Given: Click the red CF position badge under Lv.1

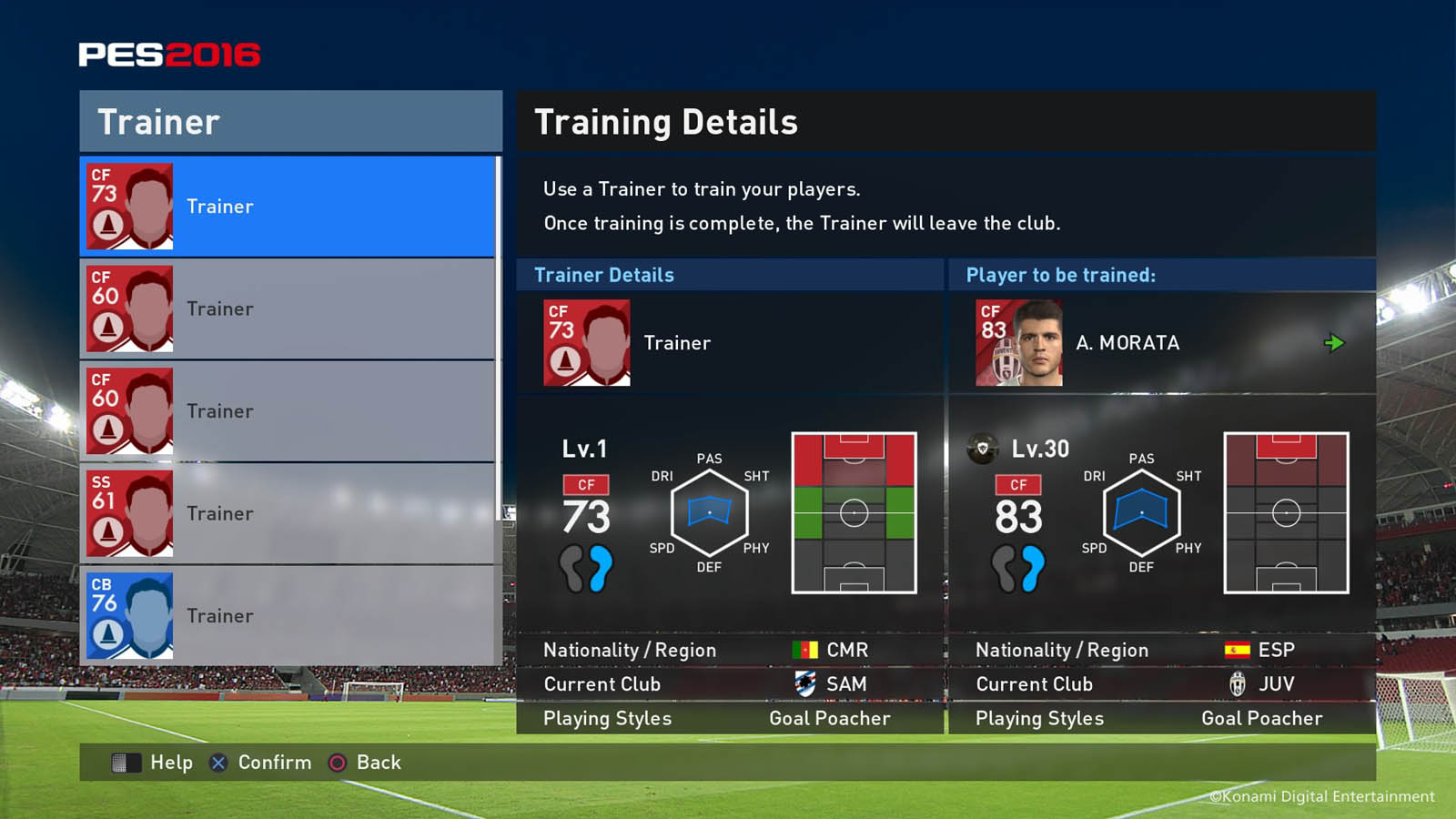Looking at the screenshot, I should pos(587,485).
